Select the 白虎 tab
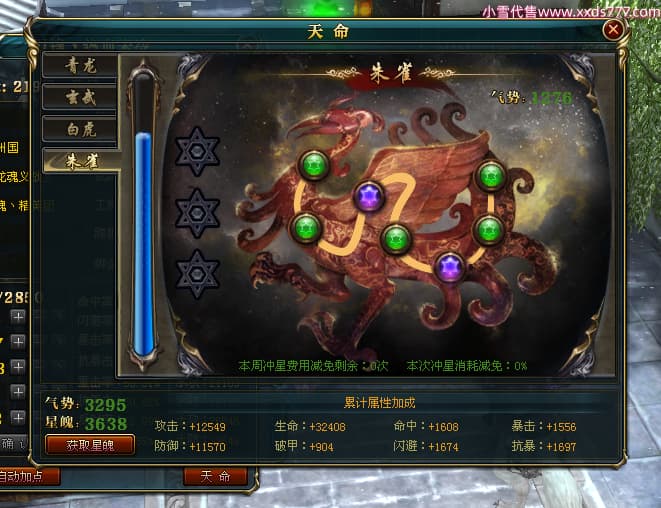The height and width of the screenshot is (508, 661). (80, 128)
